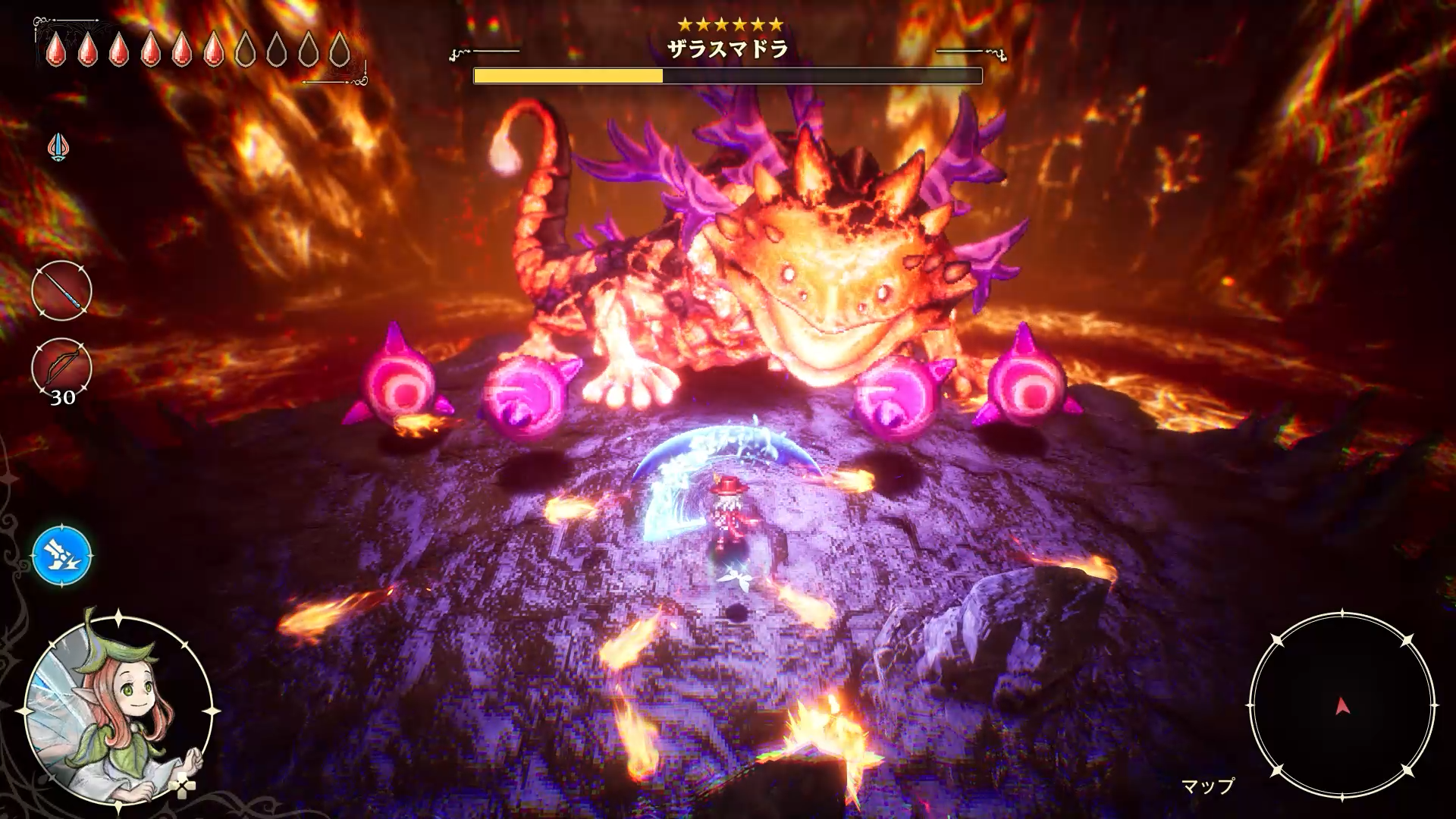This screenshot has height=819, width=1456.
Task: Click the sixth gold star in the rating
Action: (776, 24)
